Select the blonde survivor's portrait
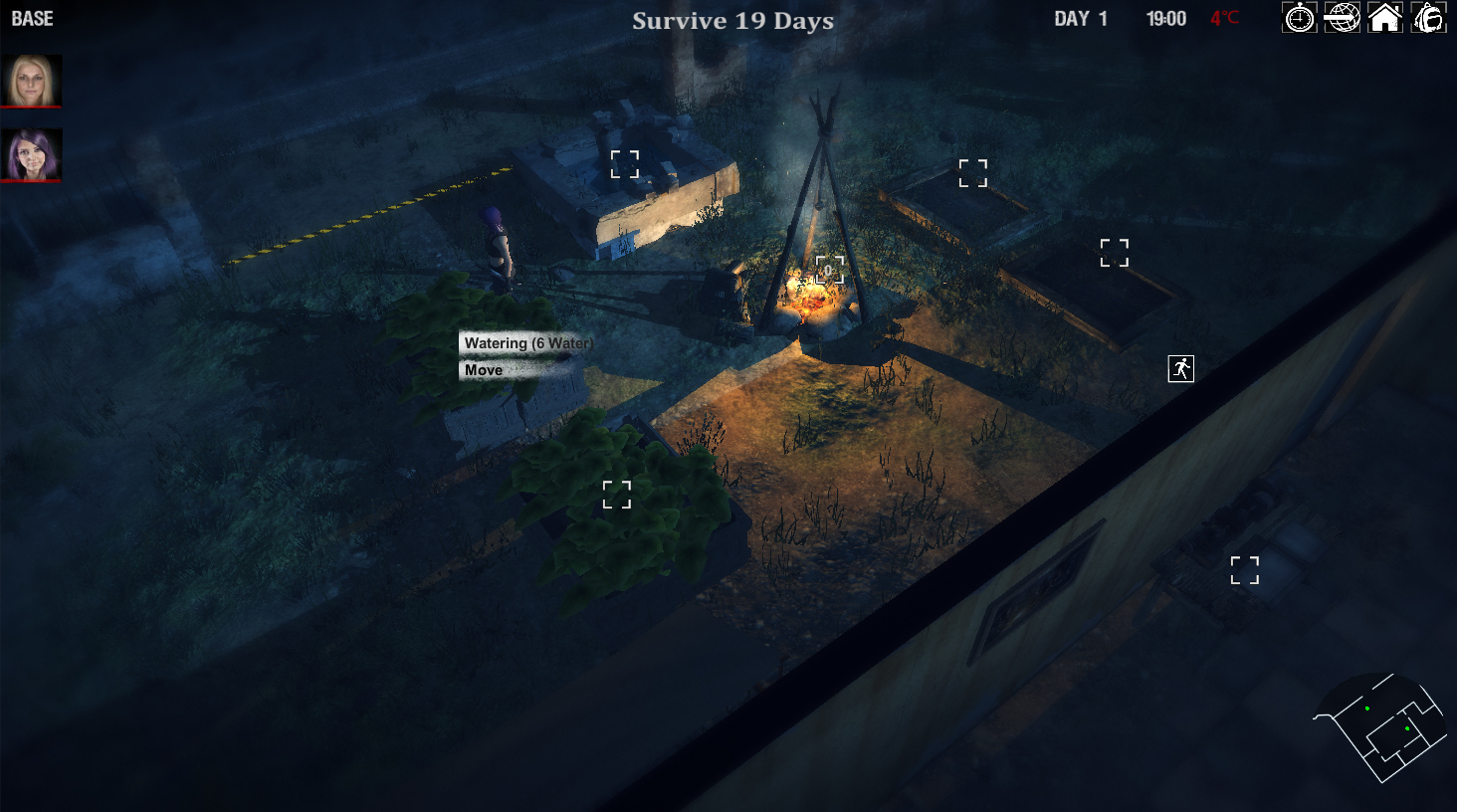1457x812 pixels. (x=32, y=78)
